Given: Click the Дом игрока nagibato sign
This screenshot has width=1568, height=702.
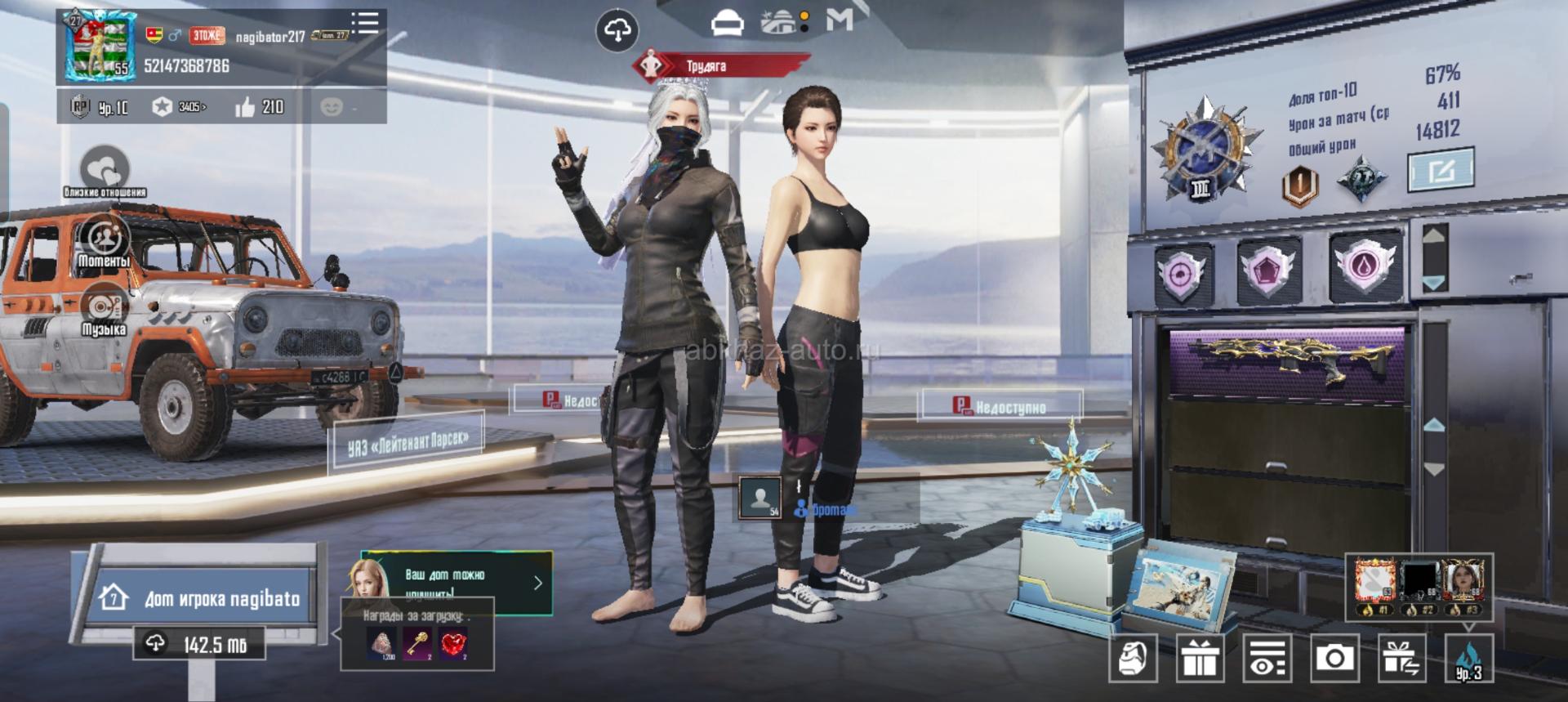Looking at the screenshot, I should pyautogui.click(x=204, y=597).
